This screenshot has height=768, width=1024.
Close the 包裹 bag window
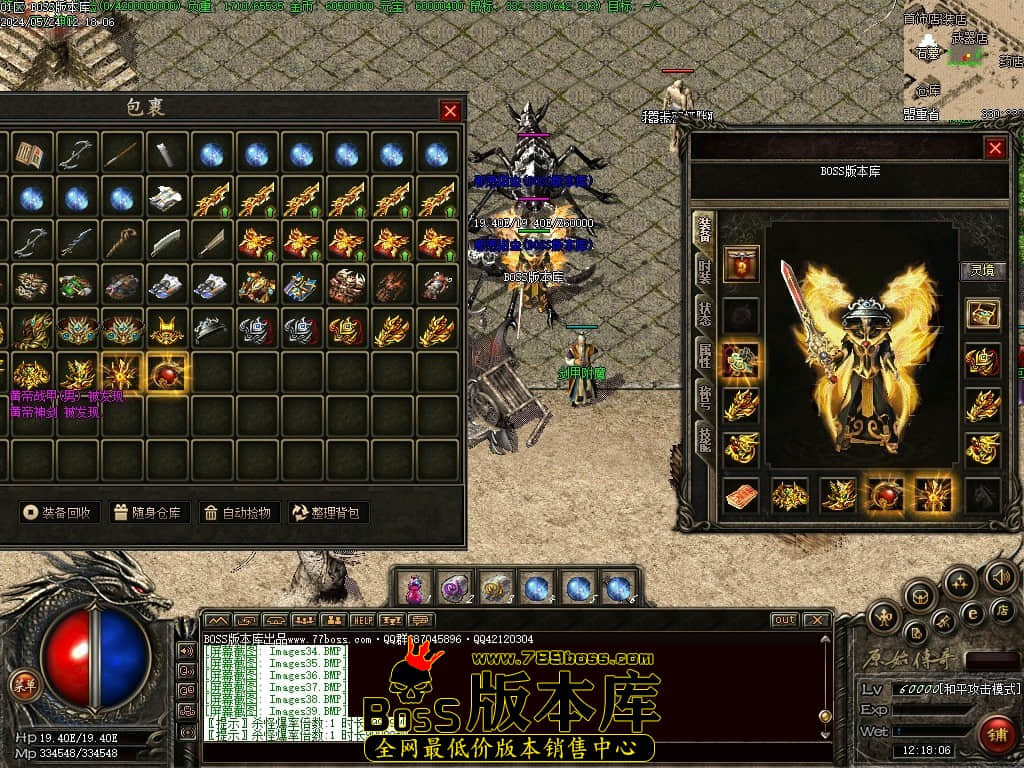pos(451,111)
